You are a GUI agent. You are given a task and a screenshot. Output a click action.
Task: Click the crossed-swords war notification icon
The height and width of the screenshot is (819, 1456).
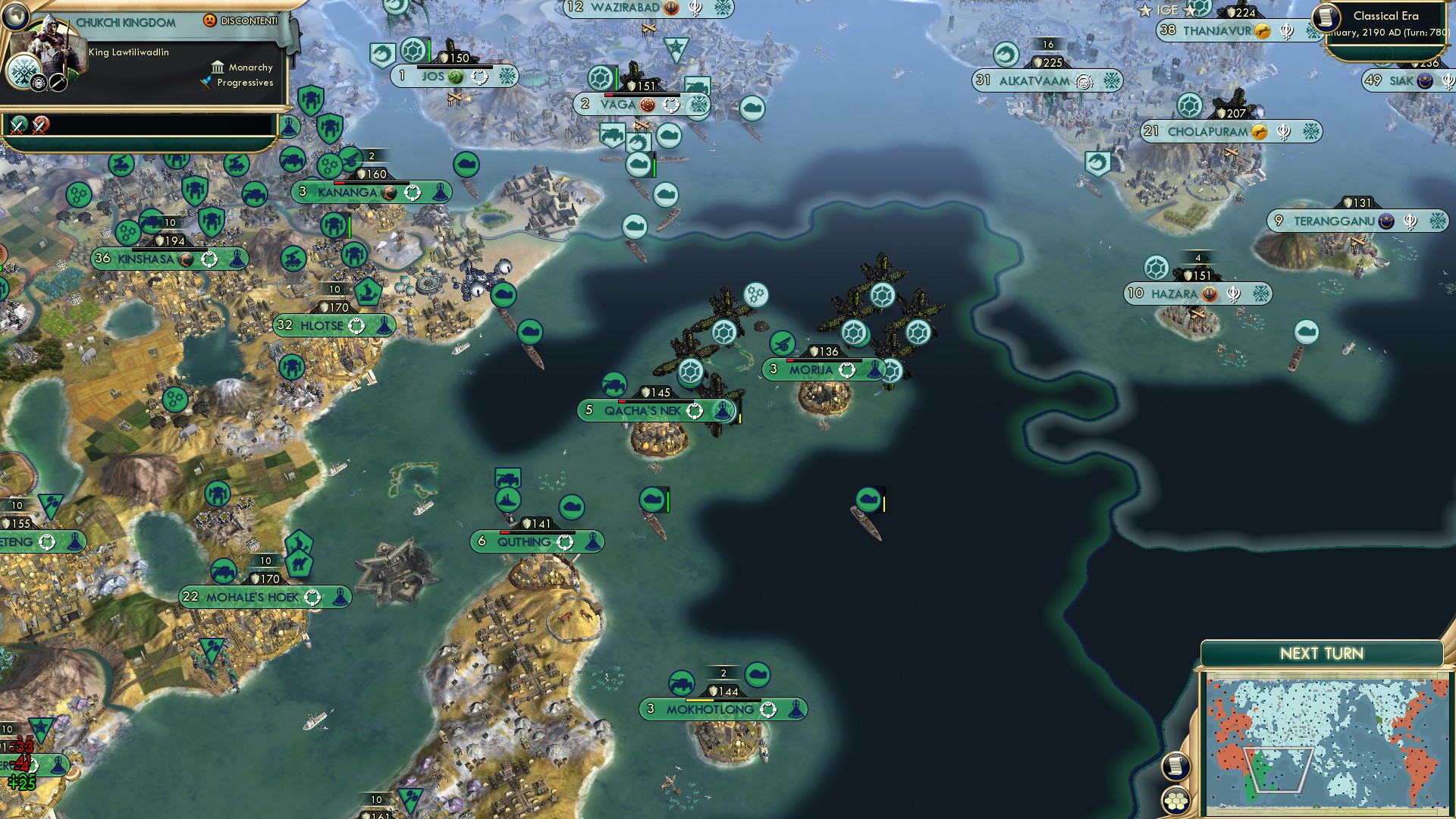click(x=19, y=127)
